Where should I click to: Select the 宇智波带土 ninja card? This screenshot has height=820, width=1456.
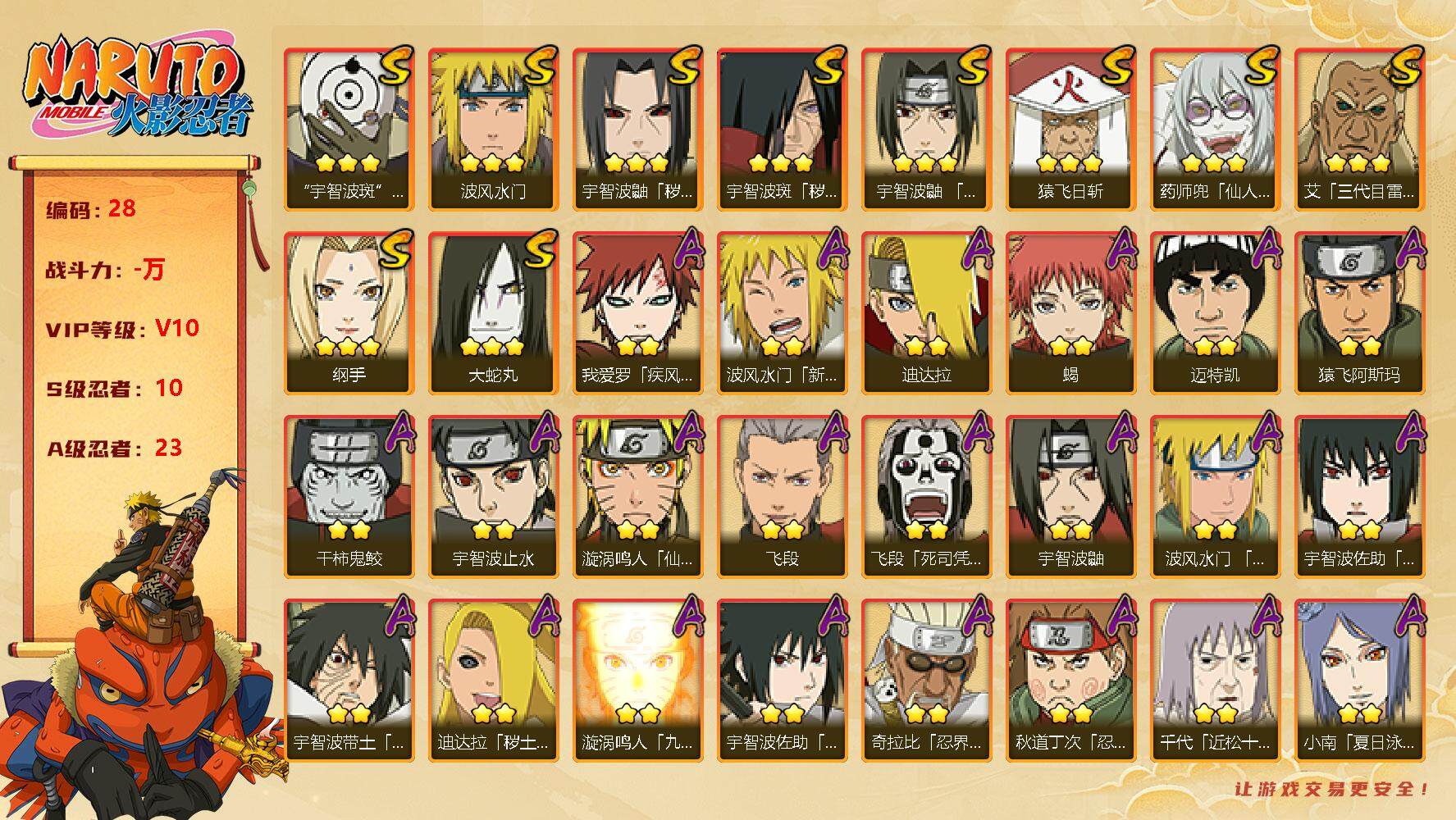(349, 680)
